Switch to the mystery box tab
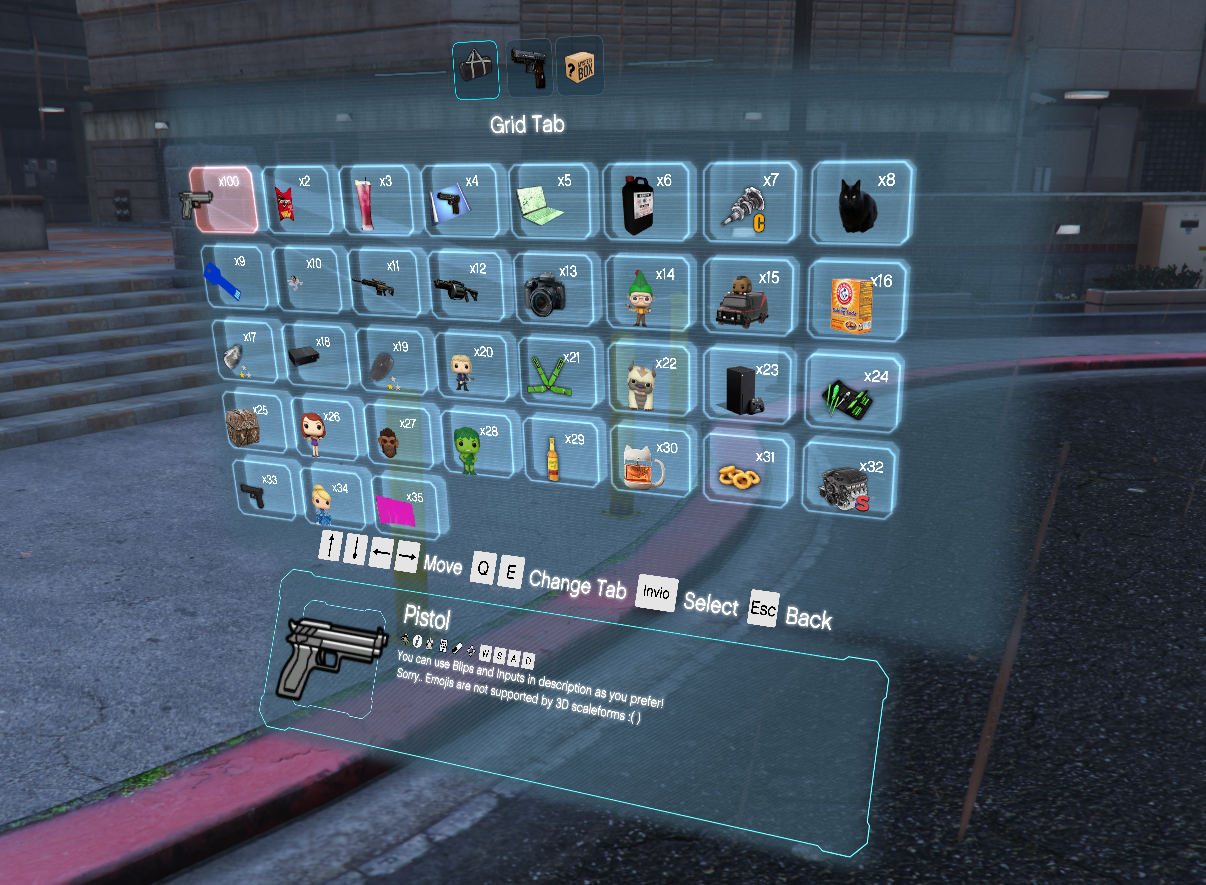Image resolution: width=1206 pixels, height=885 pixels. coord(580,68)
